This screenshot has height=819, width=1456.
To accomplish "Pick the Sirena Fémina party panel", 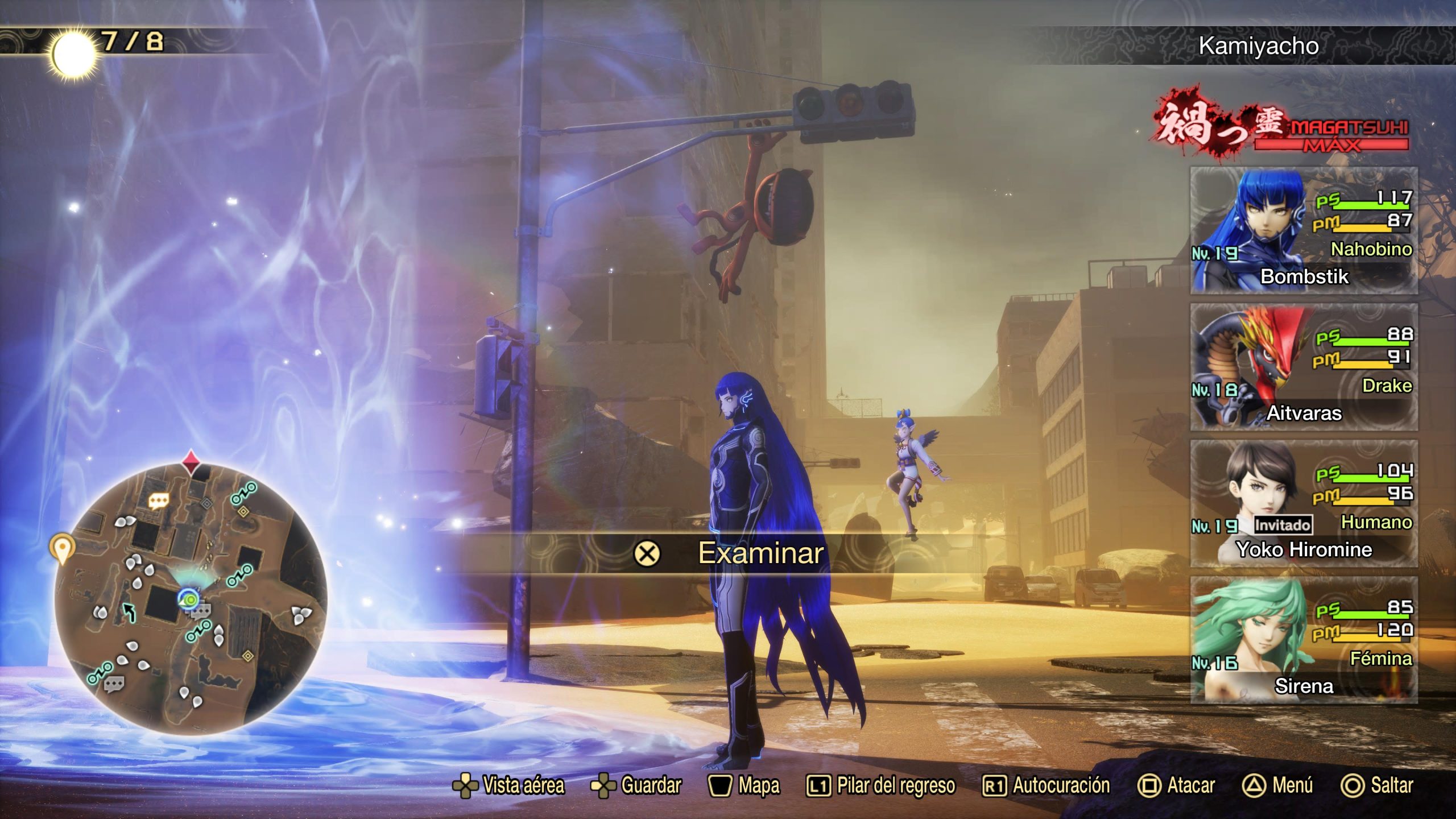I will 1304,640.
